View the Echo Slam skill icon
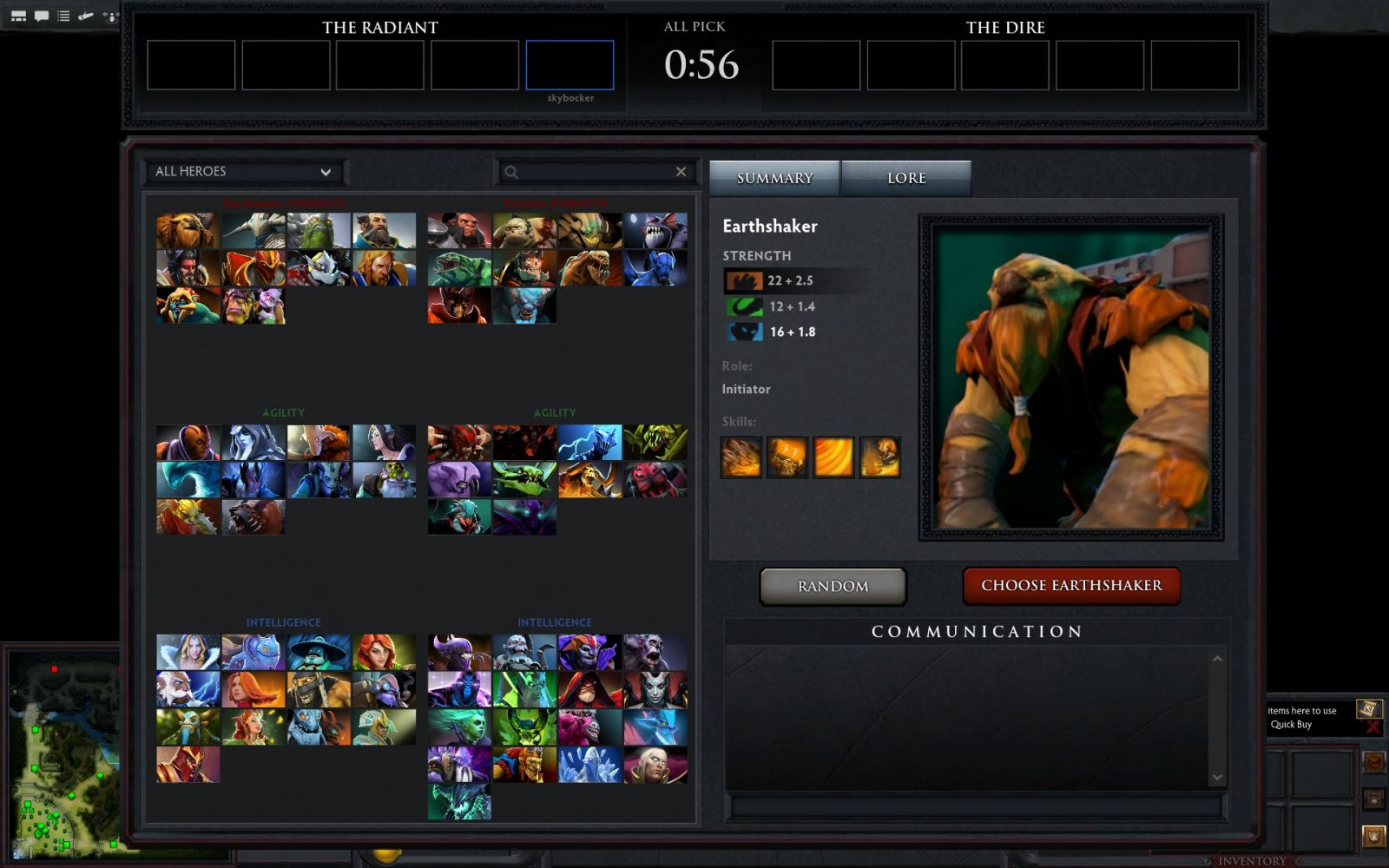Screen dimensions: 1389x868 tap(879, 457)
